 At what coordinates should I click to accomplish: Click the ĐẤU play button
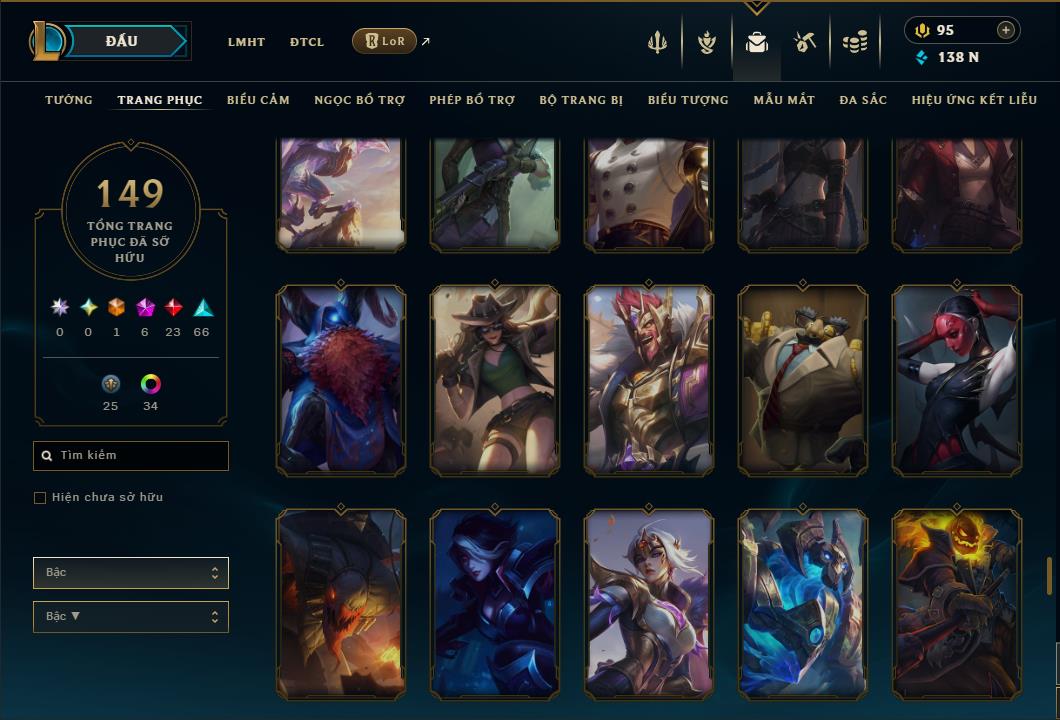point(122,41)
